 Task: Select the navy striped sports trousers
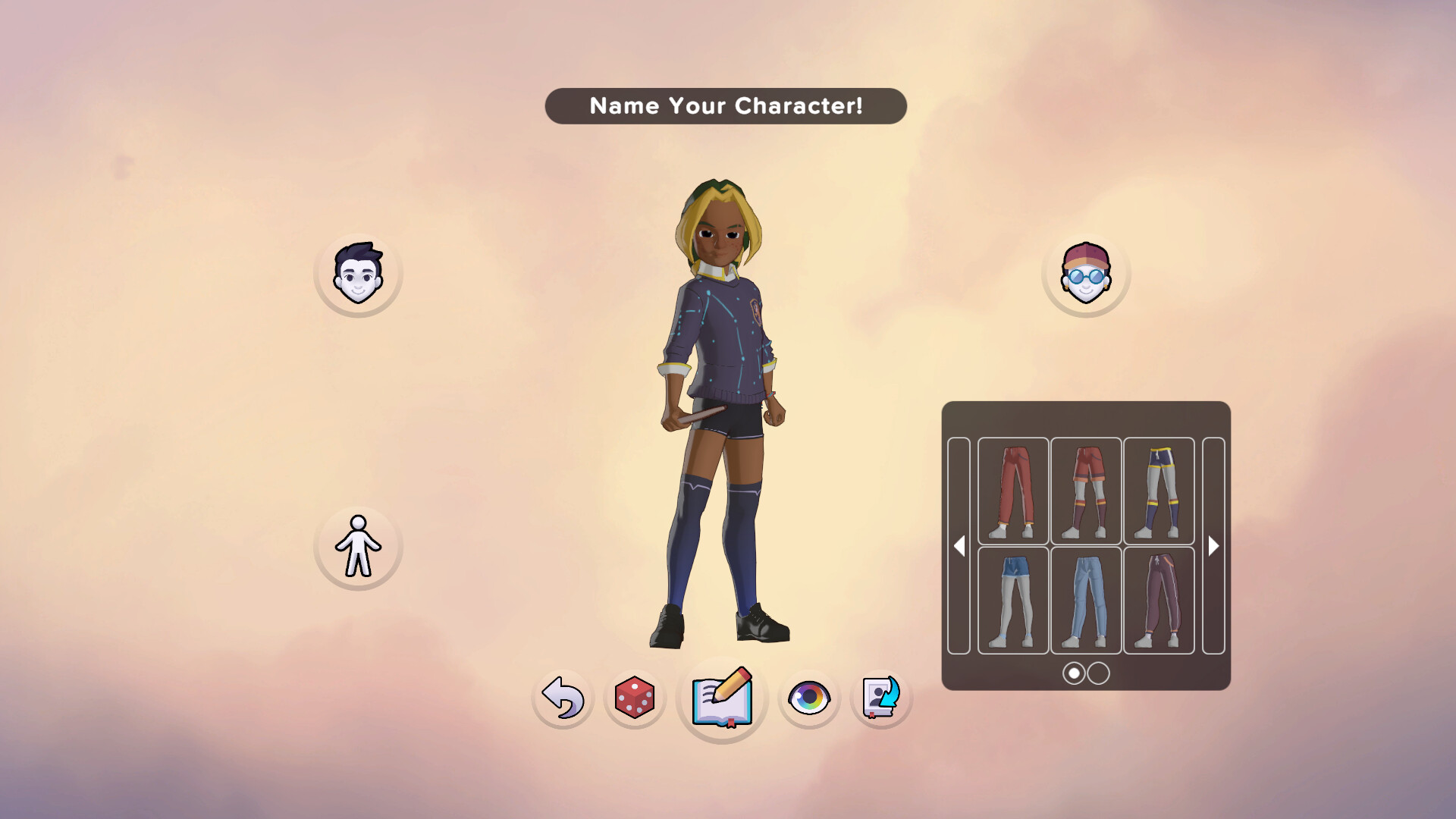(1159, 489)
